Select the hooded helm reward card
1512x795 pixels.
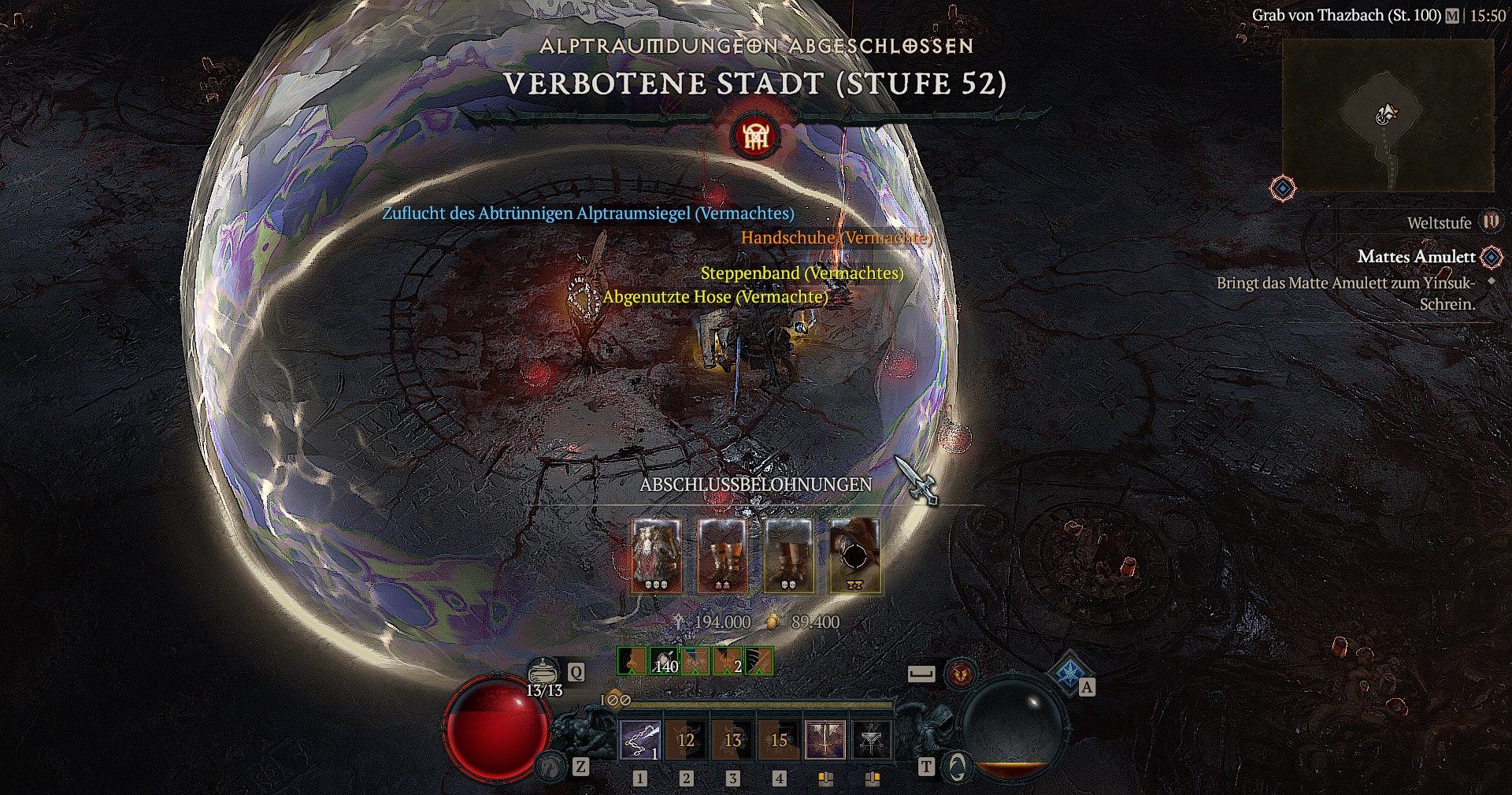[x=855, y=555]
